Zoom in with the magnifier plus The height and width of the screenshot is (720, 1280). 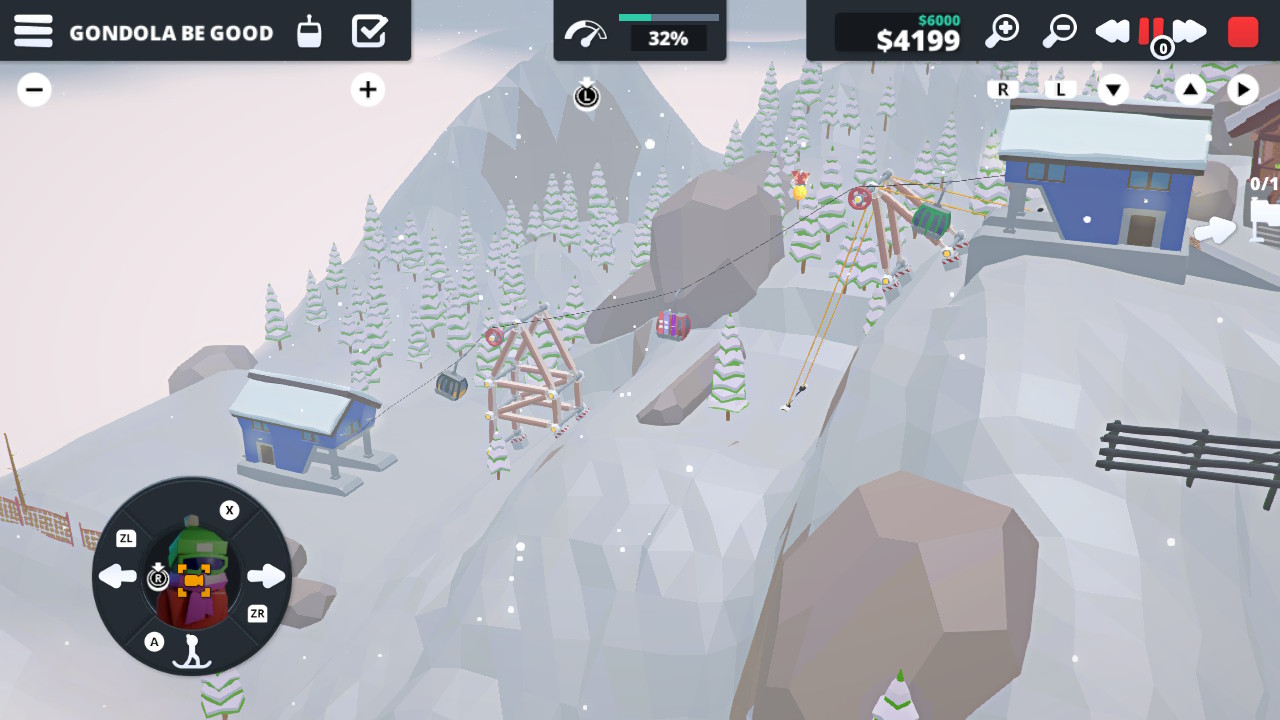[x=1001, y=31]
